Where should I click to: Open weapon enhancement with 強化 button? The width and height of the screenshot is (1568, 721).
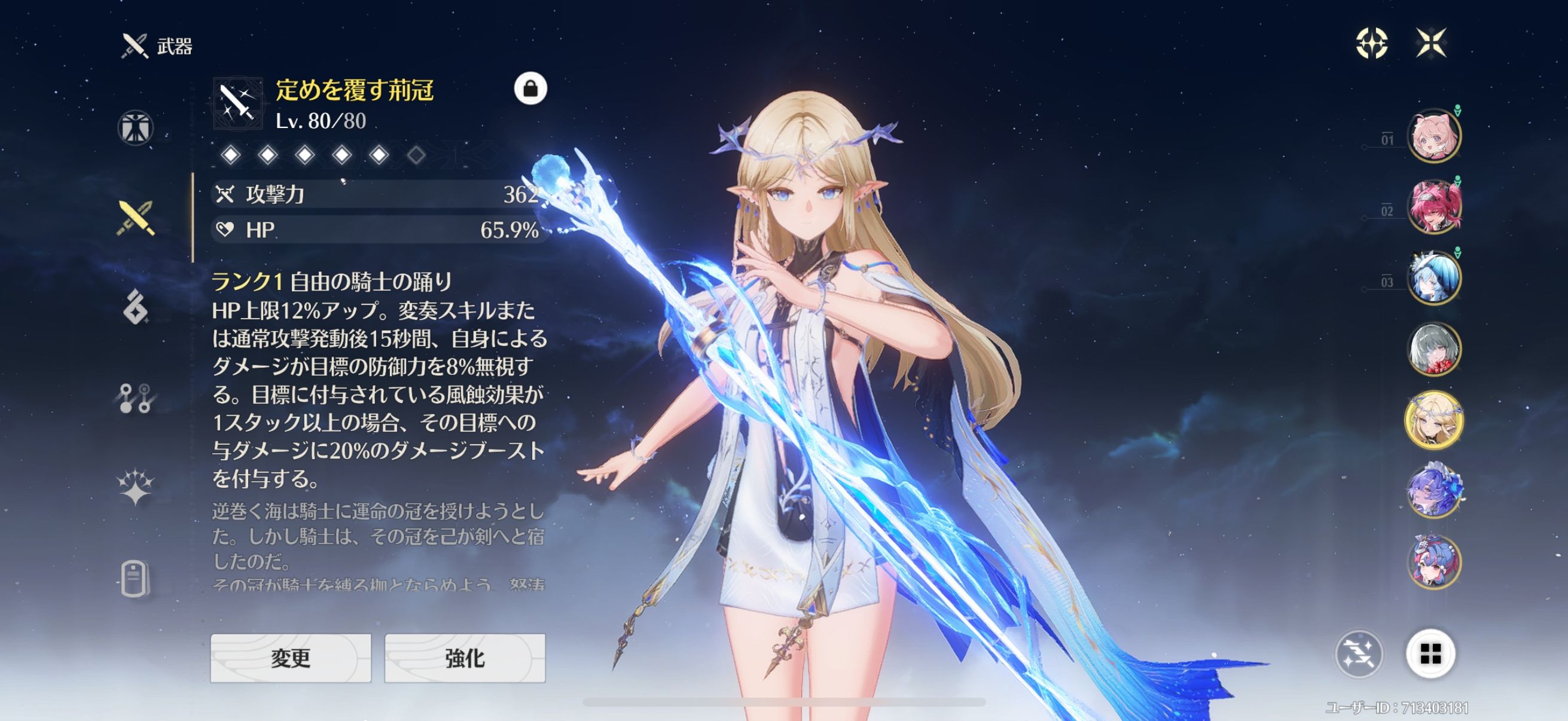pos(465,658)
